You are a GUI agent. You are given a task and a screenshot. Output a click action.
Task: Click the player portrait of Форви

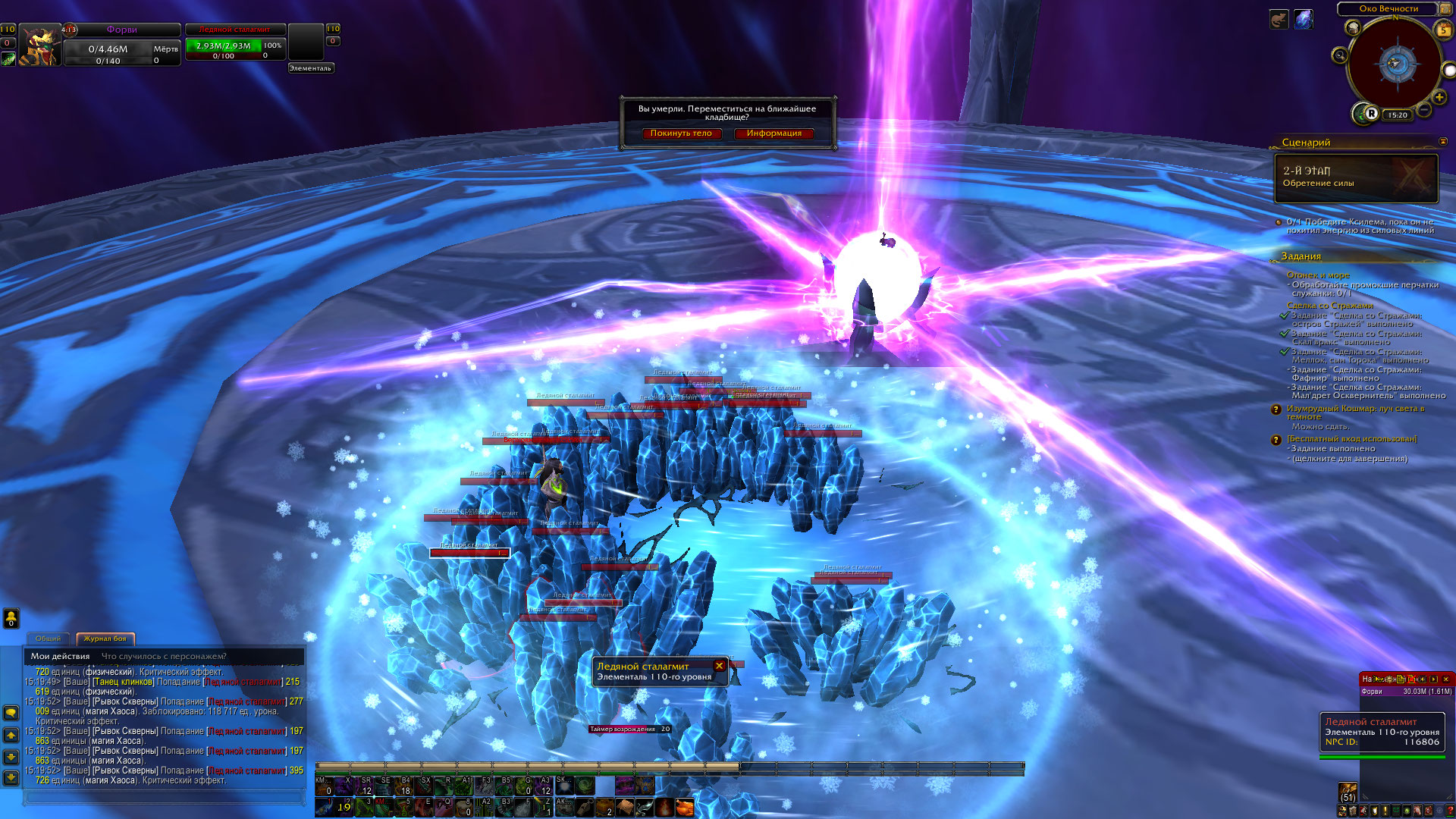(x=39, y=47)
